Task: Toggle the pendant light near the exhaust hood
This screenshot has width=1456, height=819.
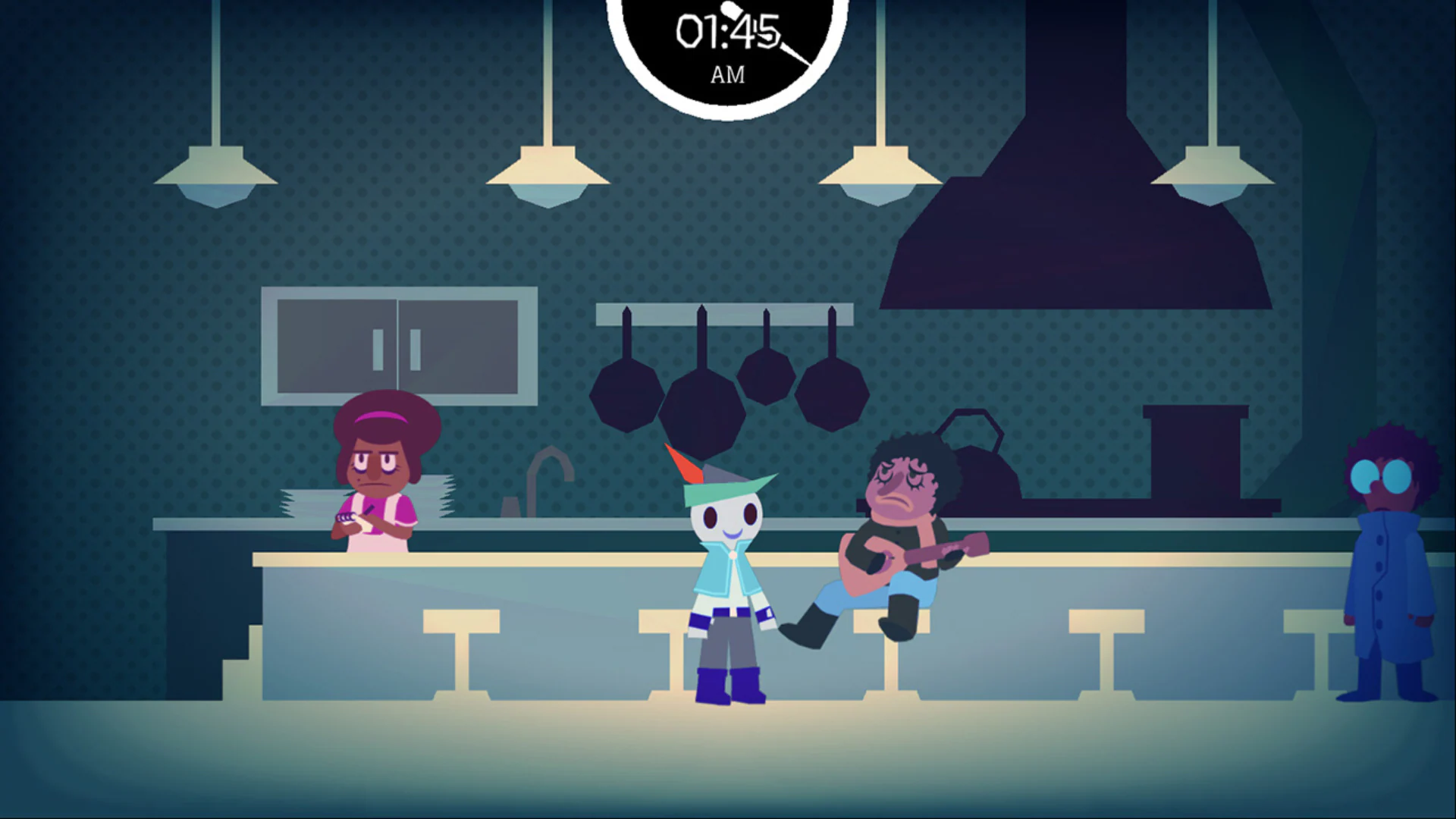Action: pos(880,178)
